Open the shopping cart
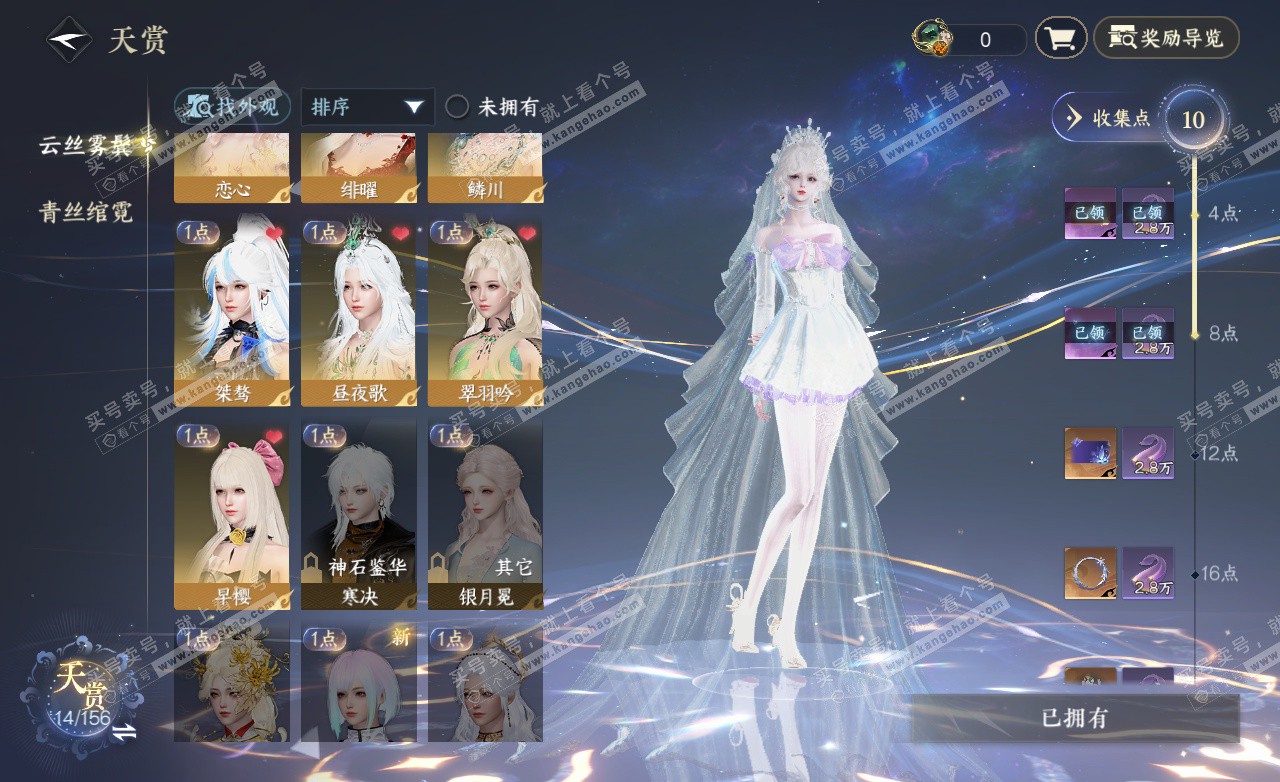Viewport: 1280px width, 782px height. coord(1061,39)
